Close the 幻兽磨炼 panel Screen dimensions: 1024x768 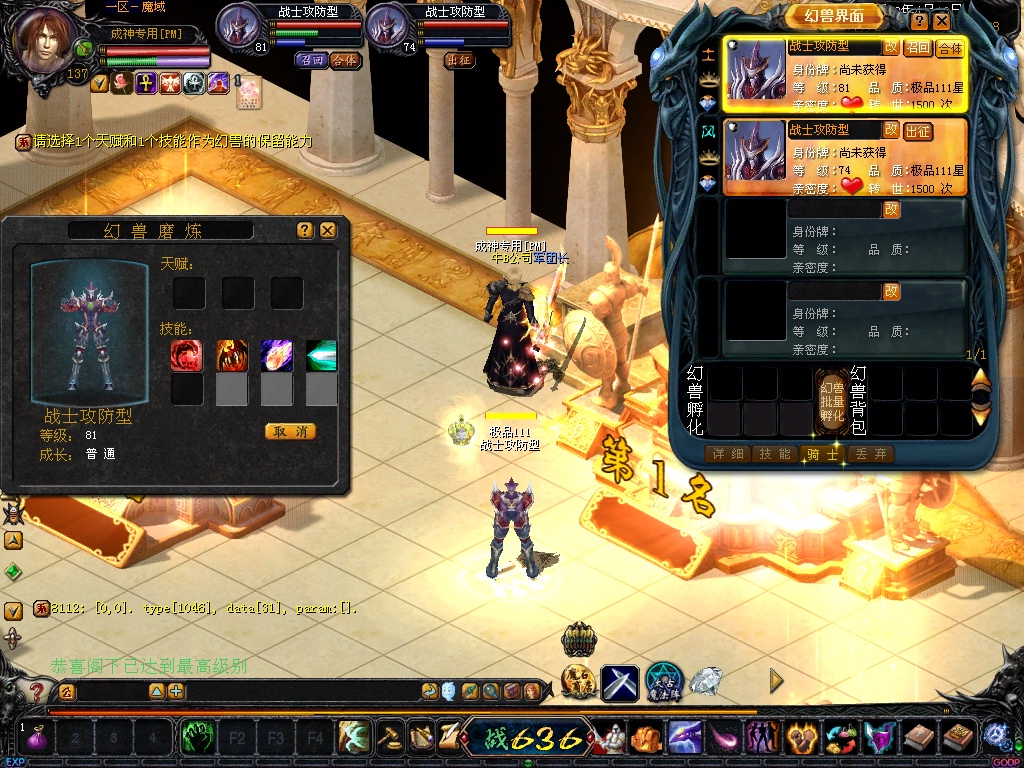tap(327, 230)
